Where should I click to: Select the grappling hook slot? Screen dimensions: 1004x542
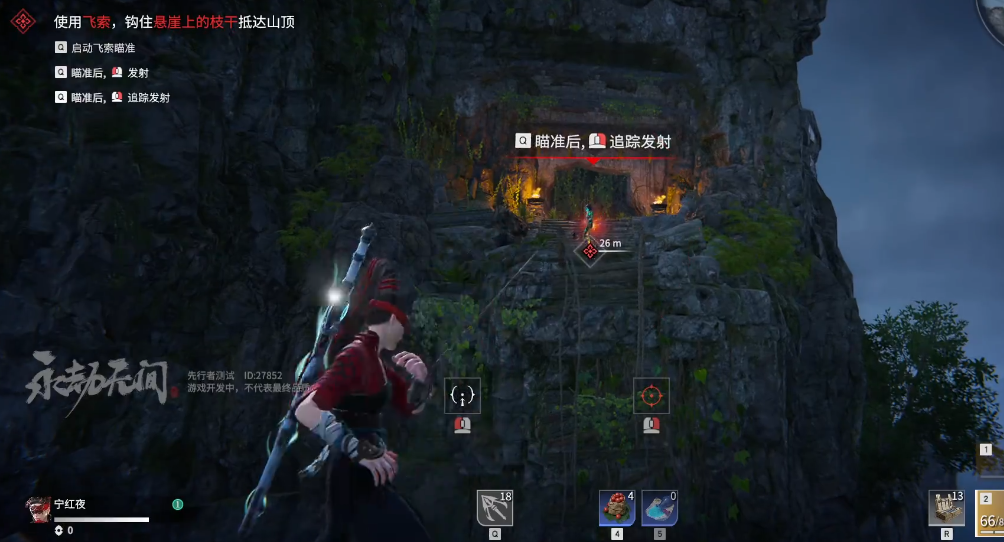coord(495,507)
